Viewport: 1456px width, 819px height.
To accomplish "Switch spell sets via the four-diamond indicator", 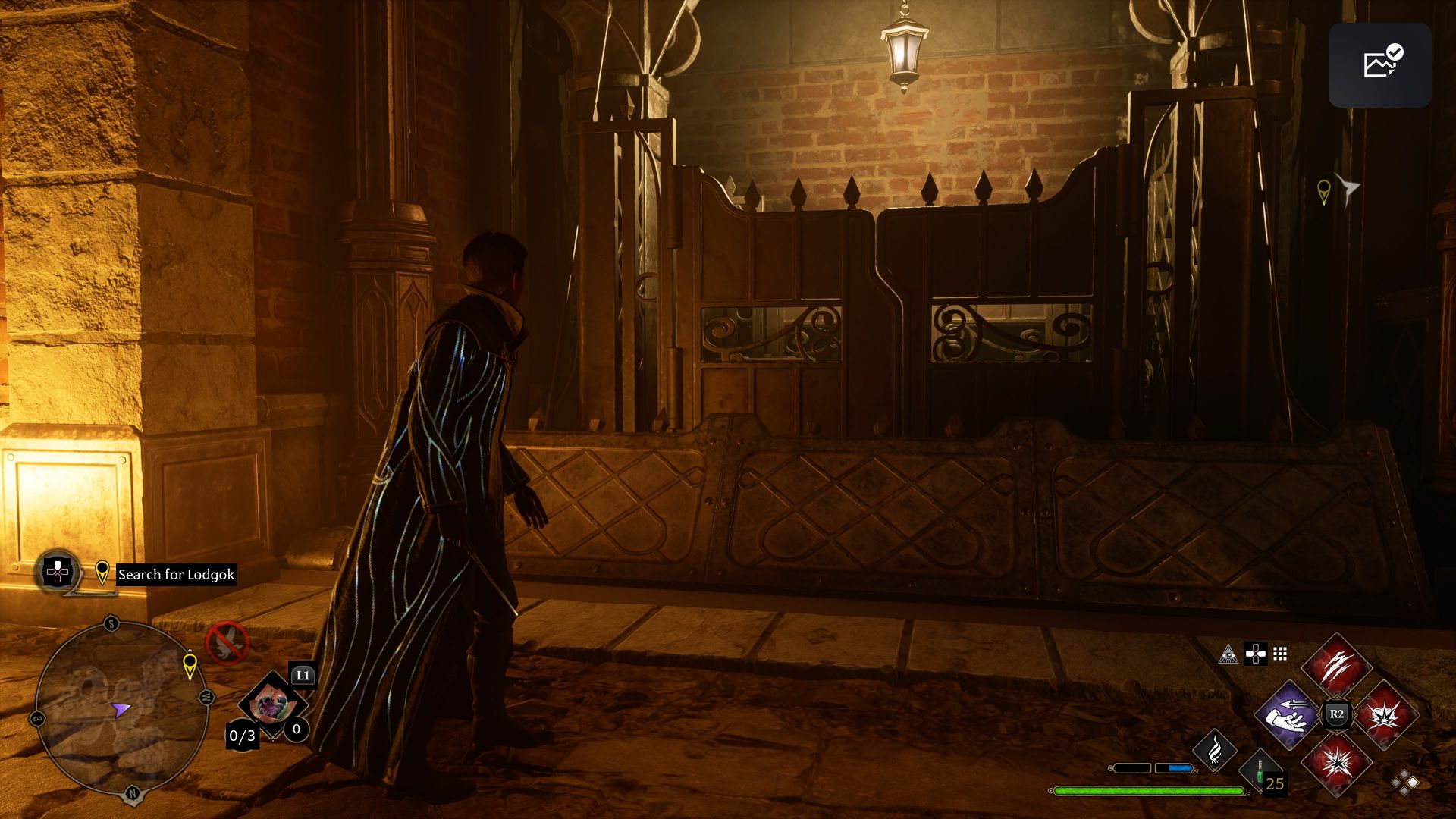I will point(1404,783).
